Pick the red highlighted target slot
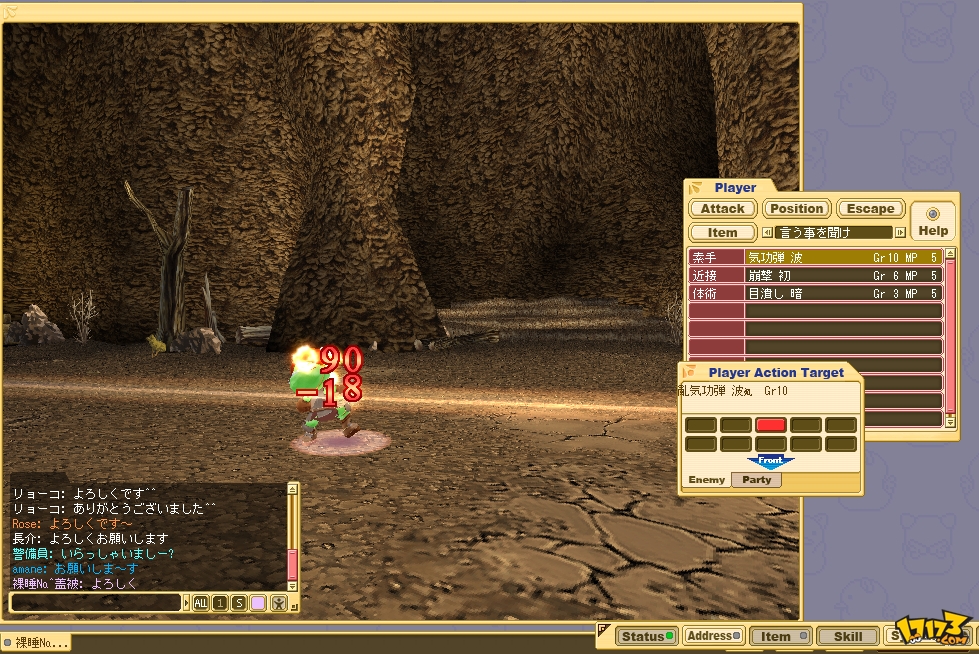Screen dimensions: 979x654 coord(770,425)
